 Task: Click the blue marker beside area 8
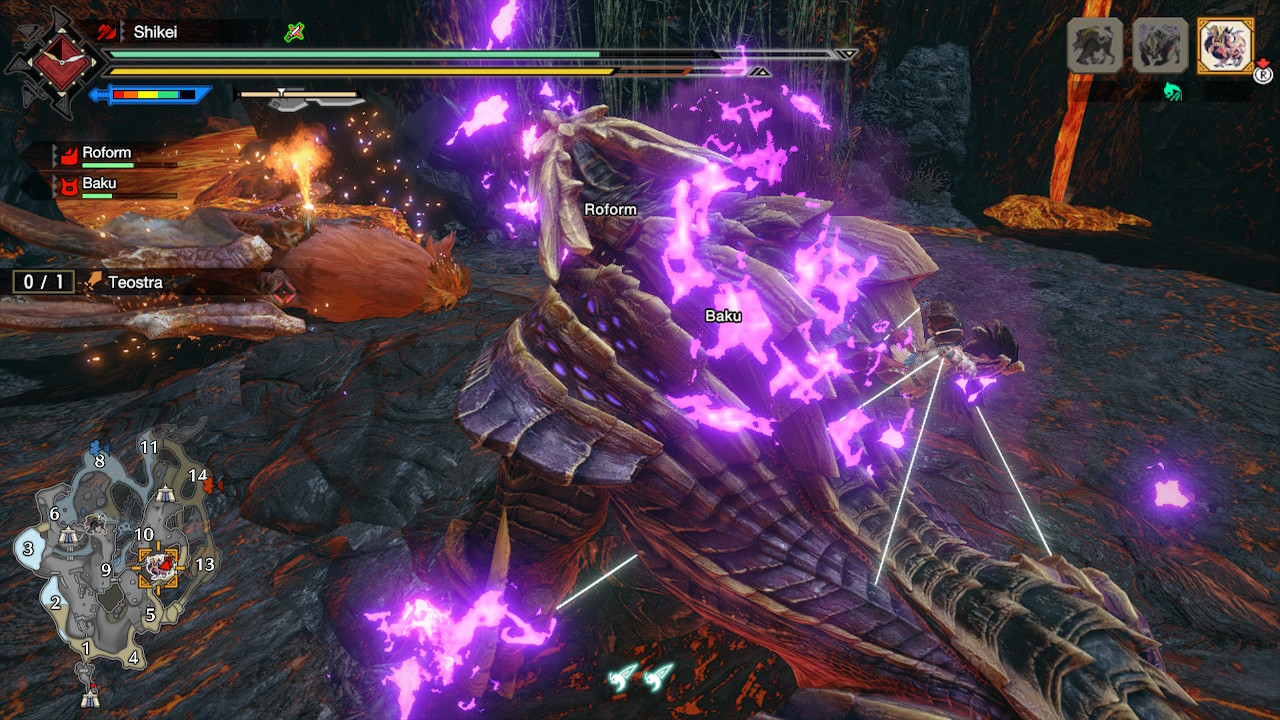(x=96, y=447)
